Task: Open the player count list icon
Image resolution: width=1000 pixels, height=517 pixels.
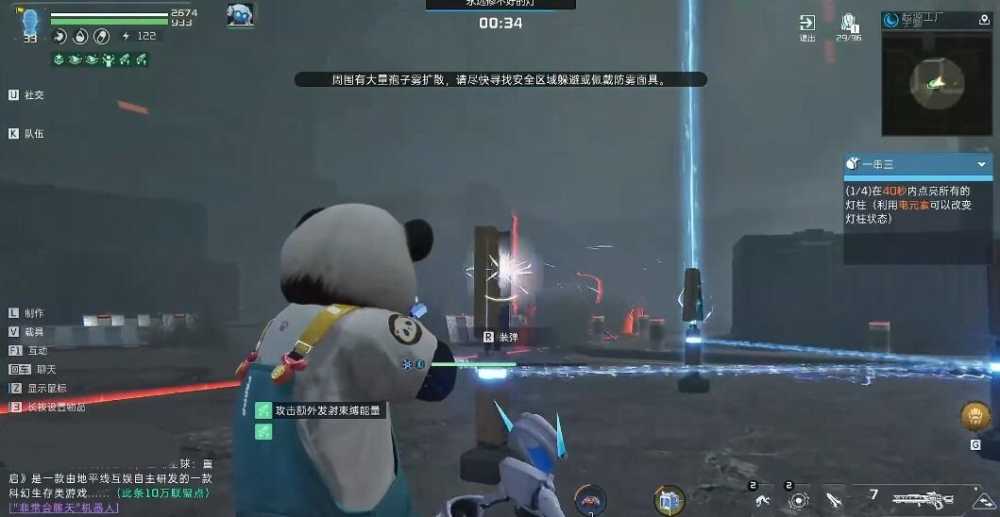Action: point(849,23)
